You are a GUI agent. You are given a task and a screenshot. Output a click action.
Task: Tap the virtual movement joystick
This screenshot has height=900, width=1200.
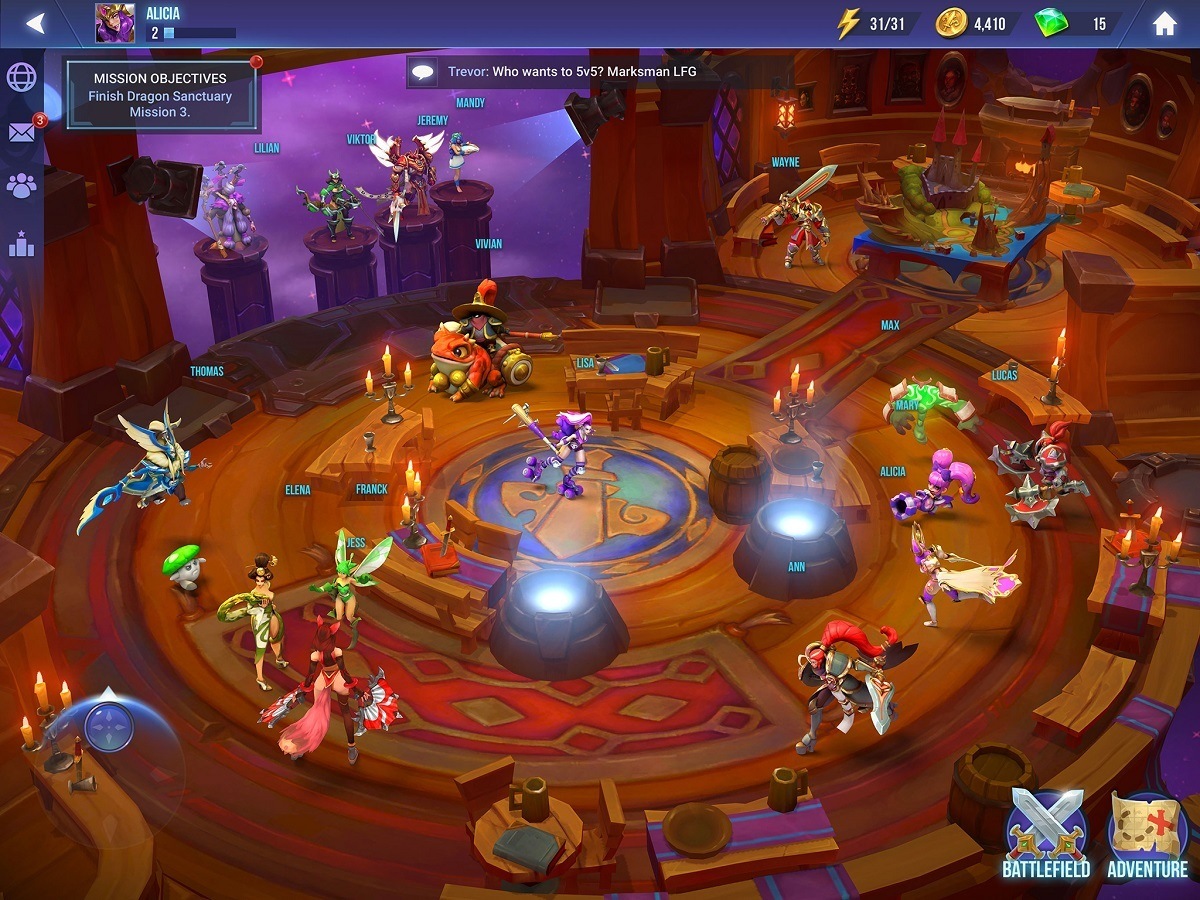tap(108, 727)
